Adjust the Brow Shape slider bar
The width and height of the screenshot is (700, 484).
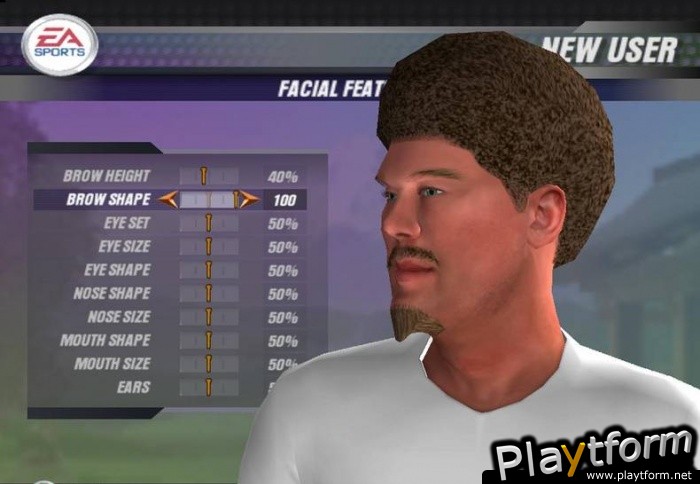click(x=208, y=199)
